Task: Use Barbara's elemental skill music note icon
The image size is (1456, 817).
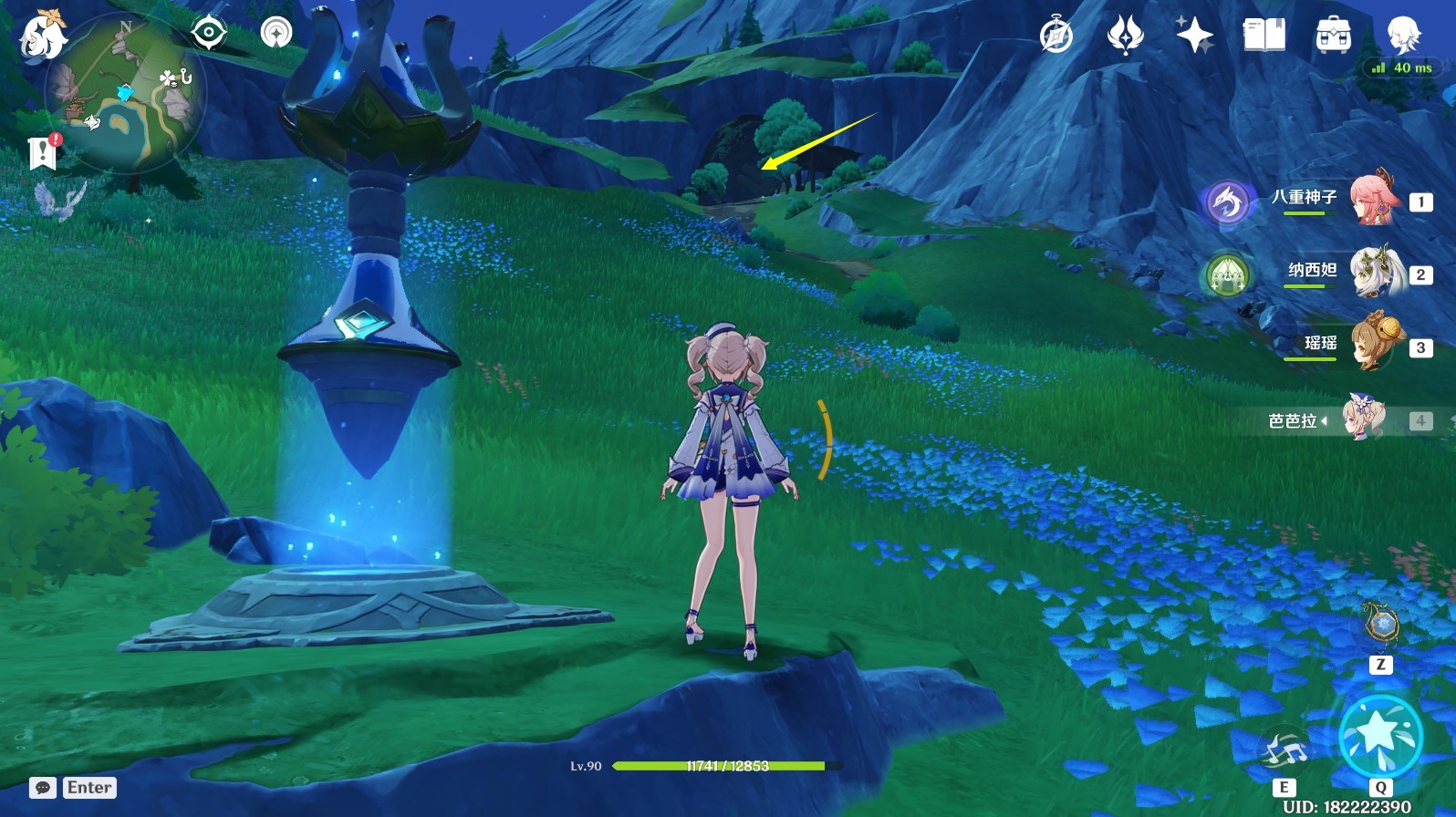Action: tap(1284, 751)
